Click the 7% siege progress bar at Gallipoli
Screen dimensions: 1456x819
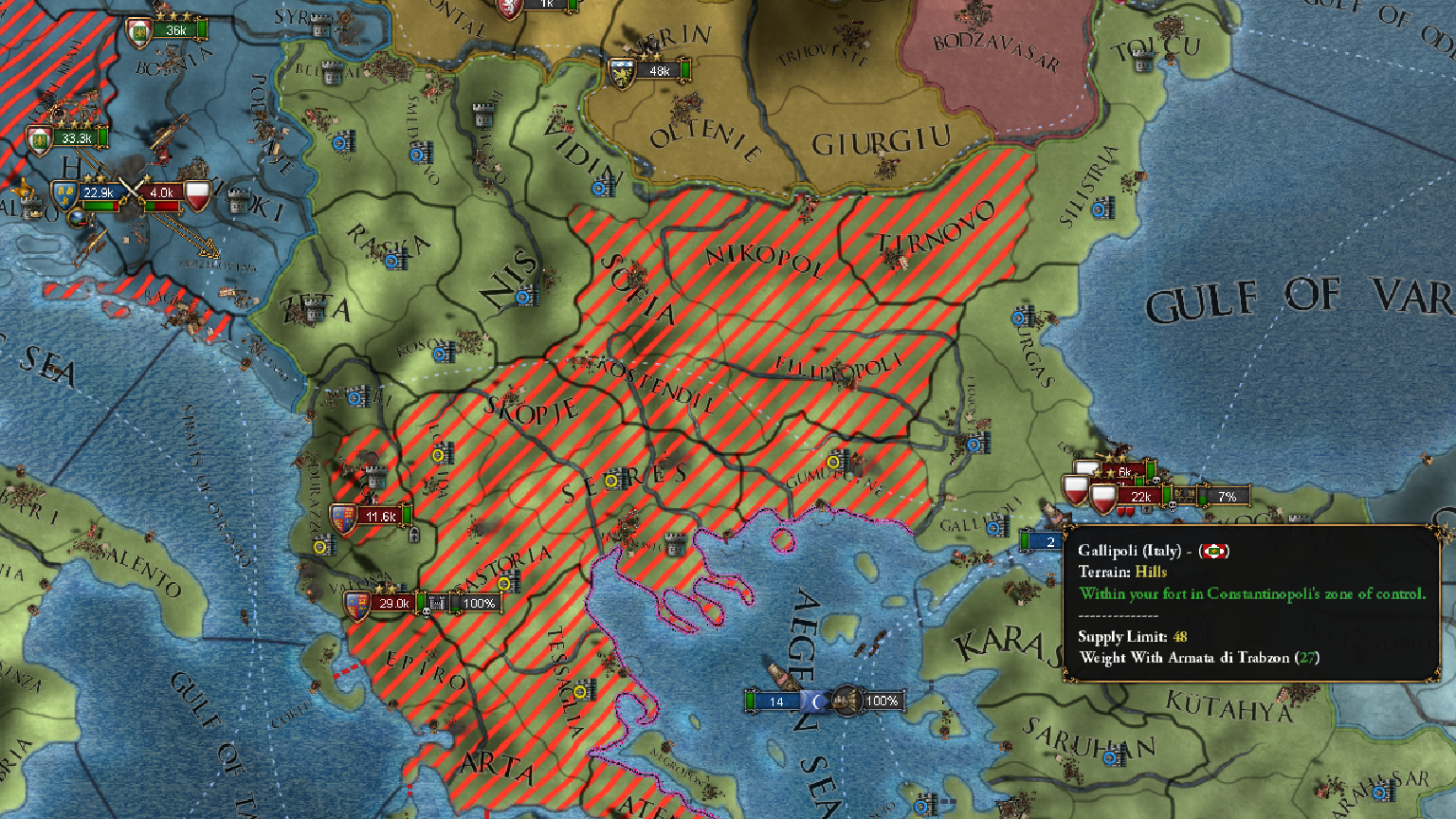(x=1228, y=496)
